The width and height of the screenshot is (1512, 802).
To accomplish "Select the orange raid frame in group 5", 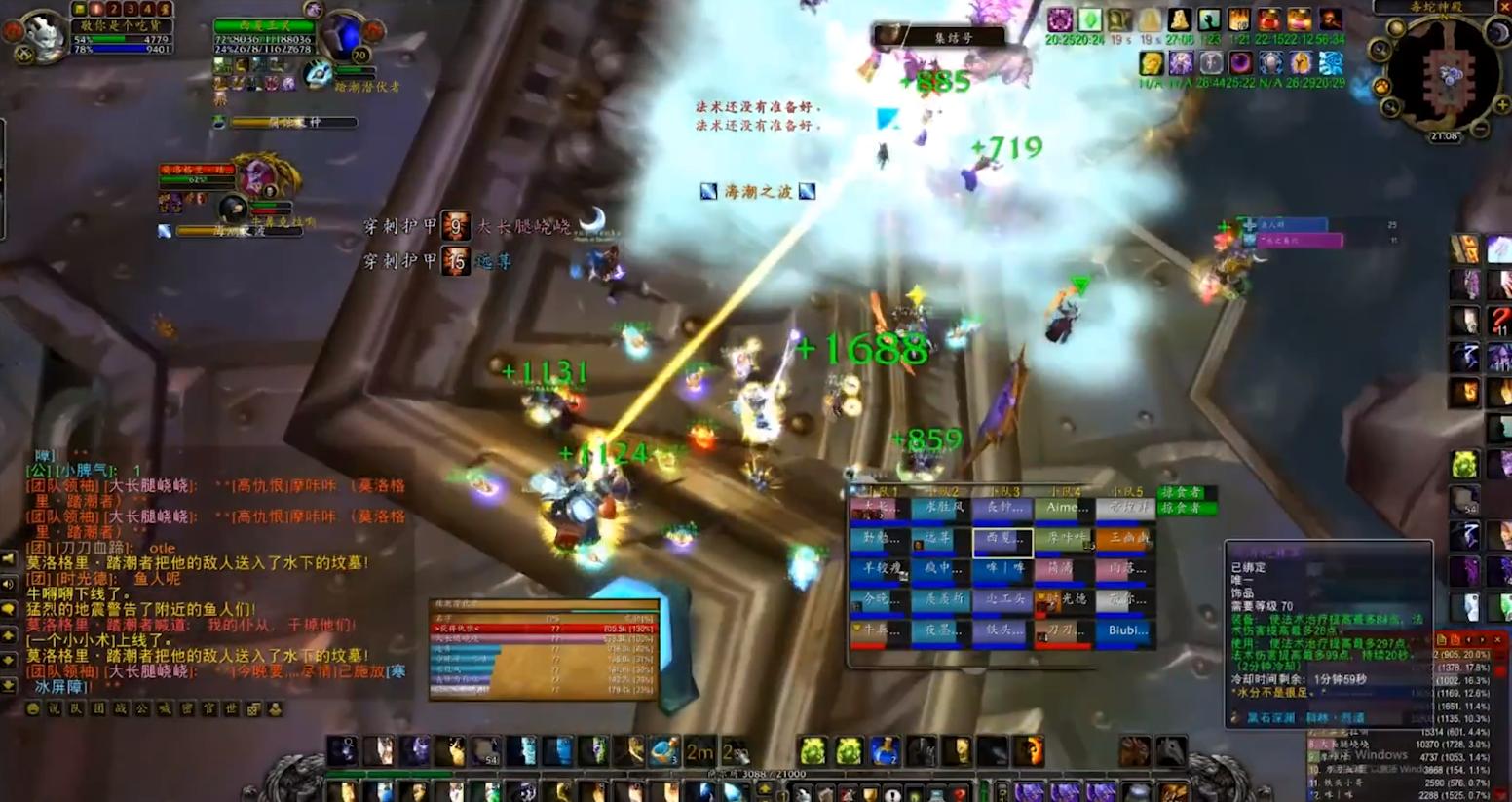I will tap(1125, 538).
